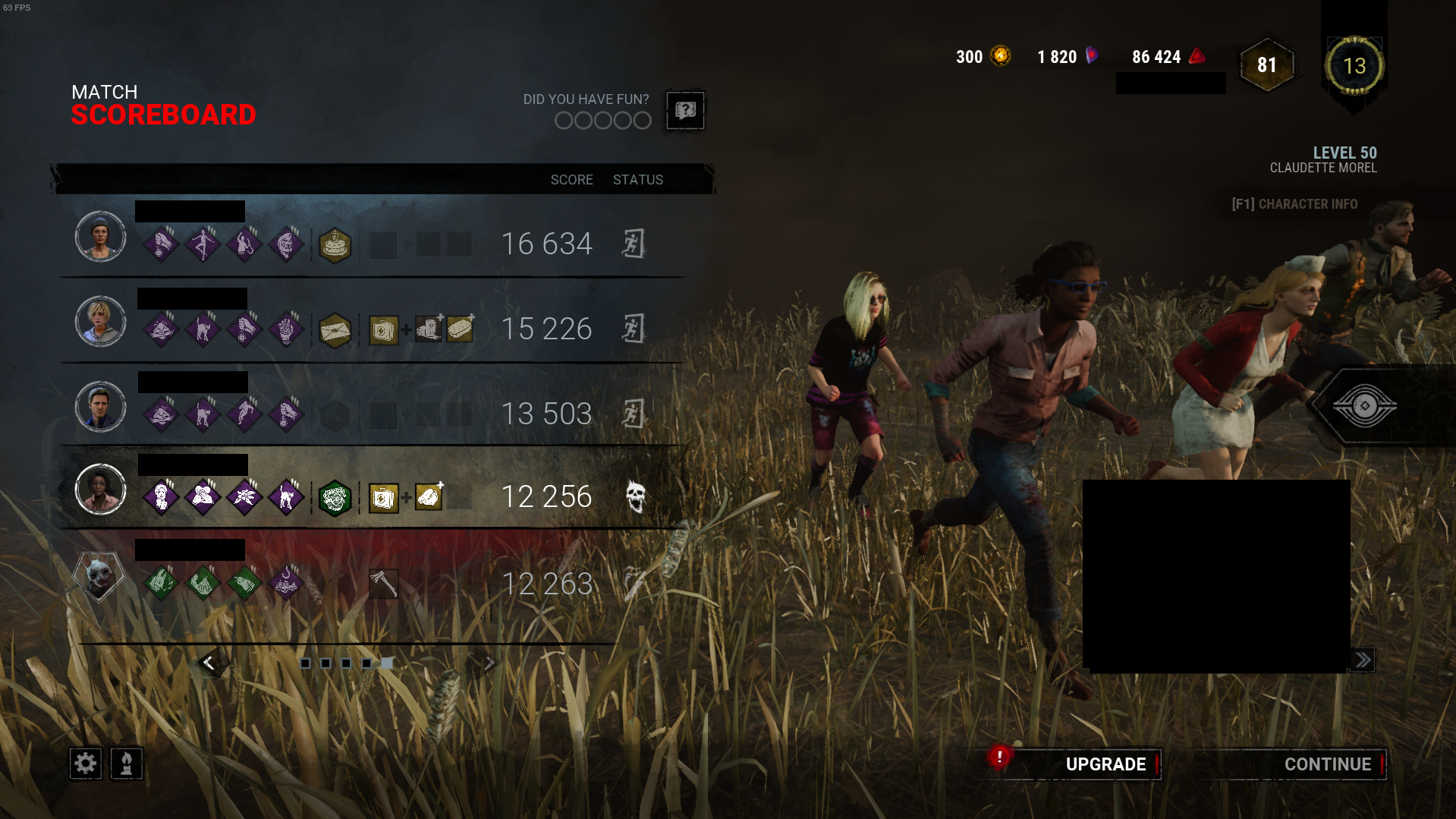
Task: Click the left arrow for previous scoreboard page
Action: (x=209, y=662)
